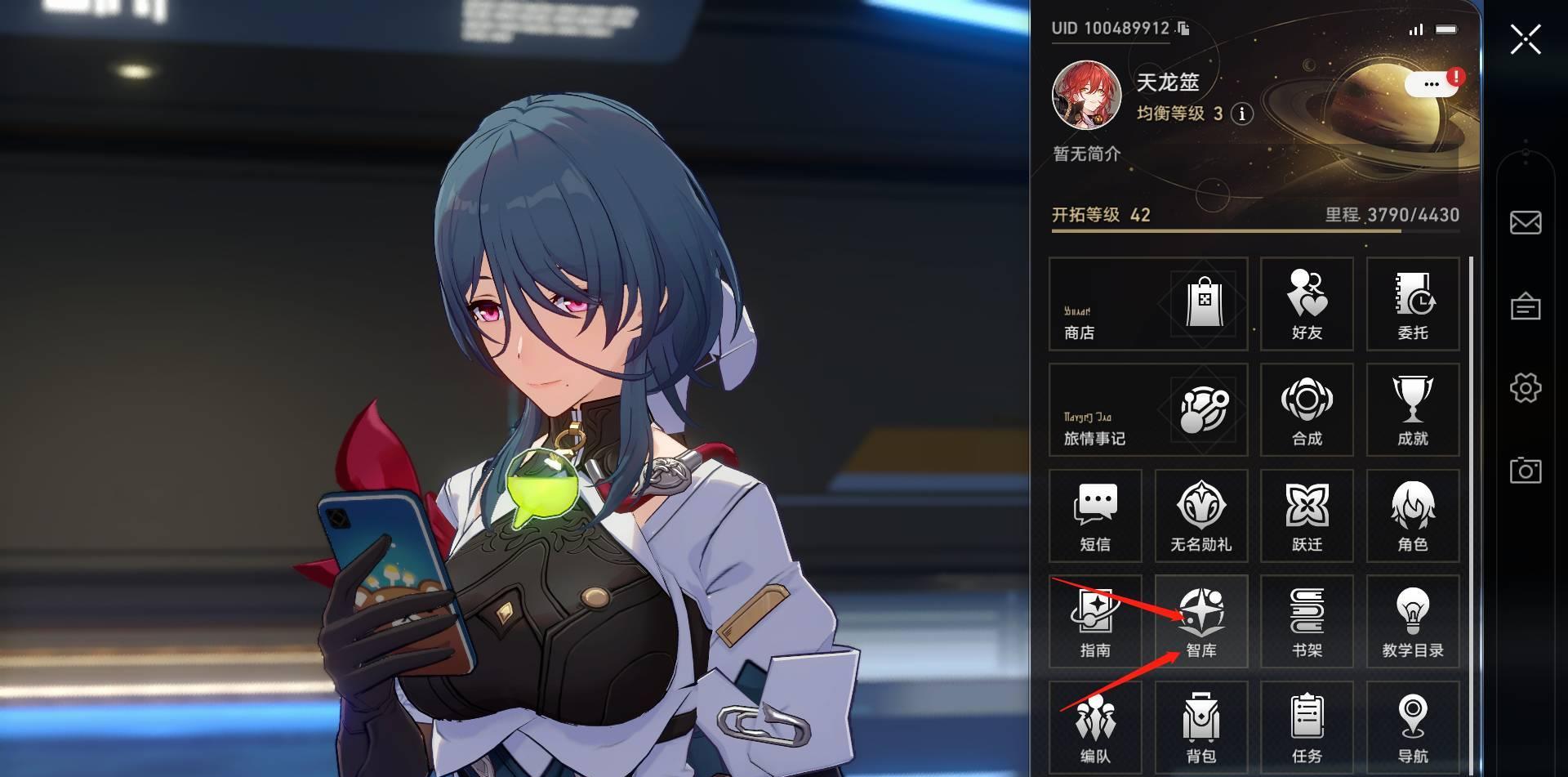
Task: Expand the '...' options next to the profile banner
Action: [x=1431, y=85]
